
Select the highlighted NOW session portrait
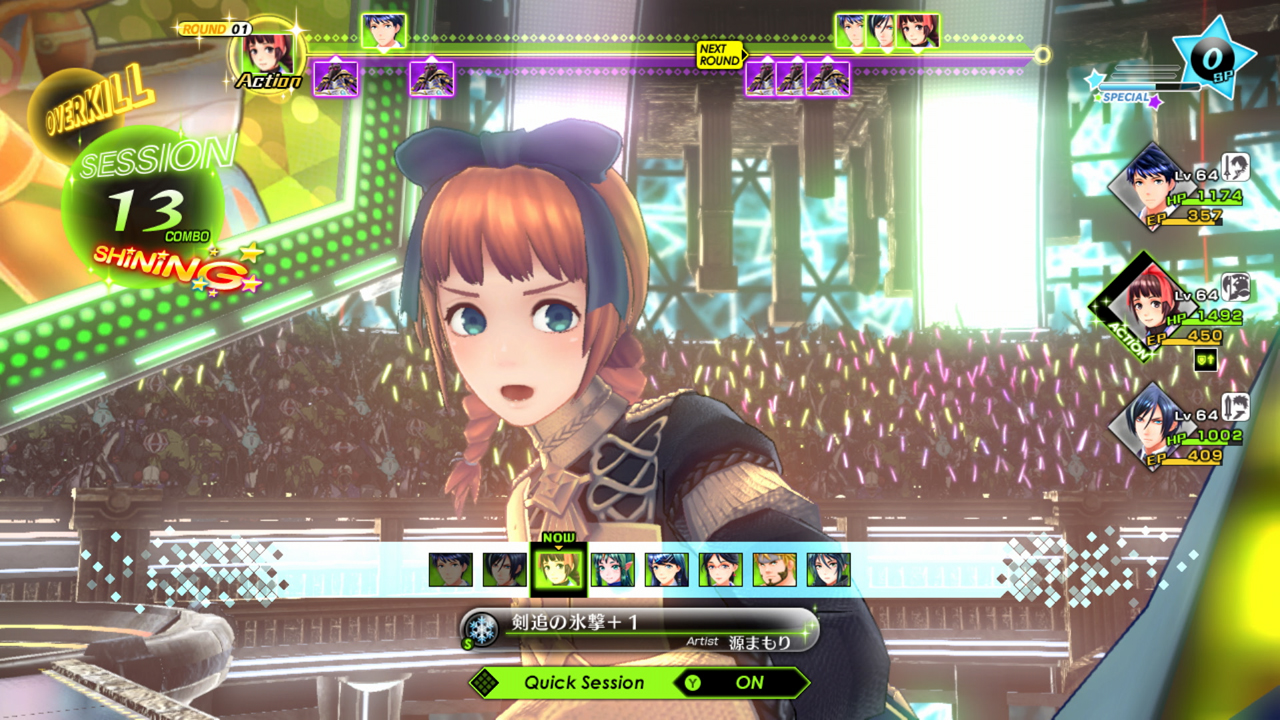click(559, 570)
